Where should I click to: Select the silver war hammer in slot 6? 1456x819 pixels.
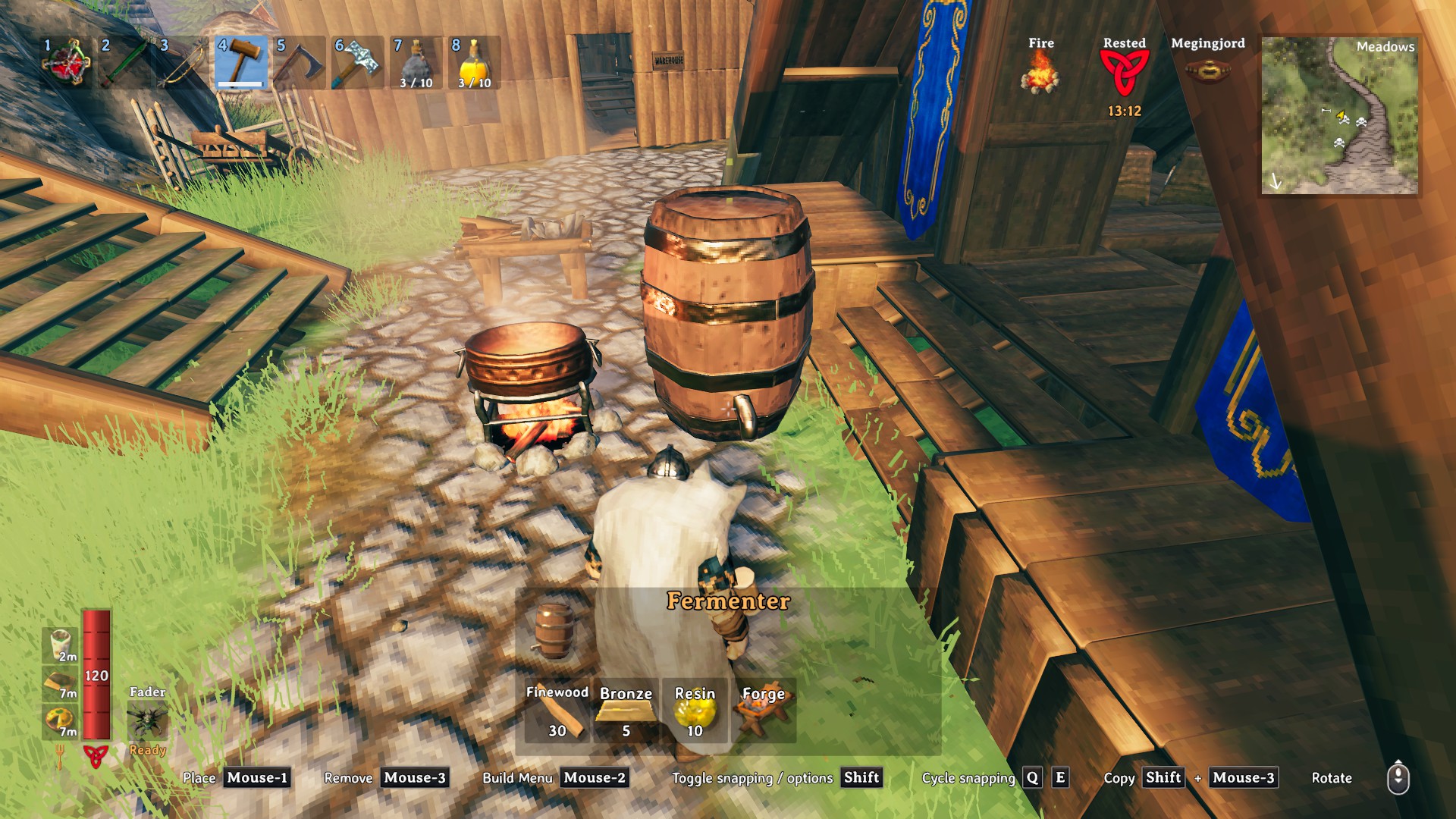[357, 63]
